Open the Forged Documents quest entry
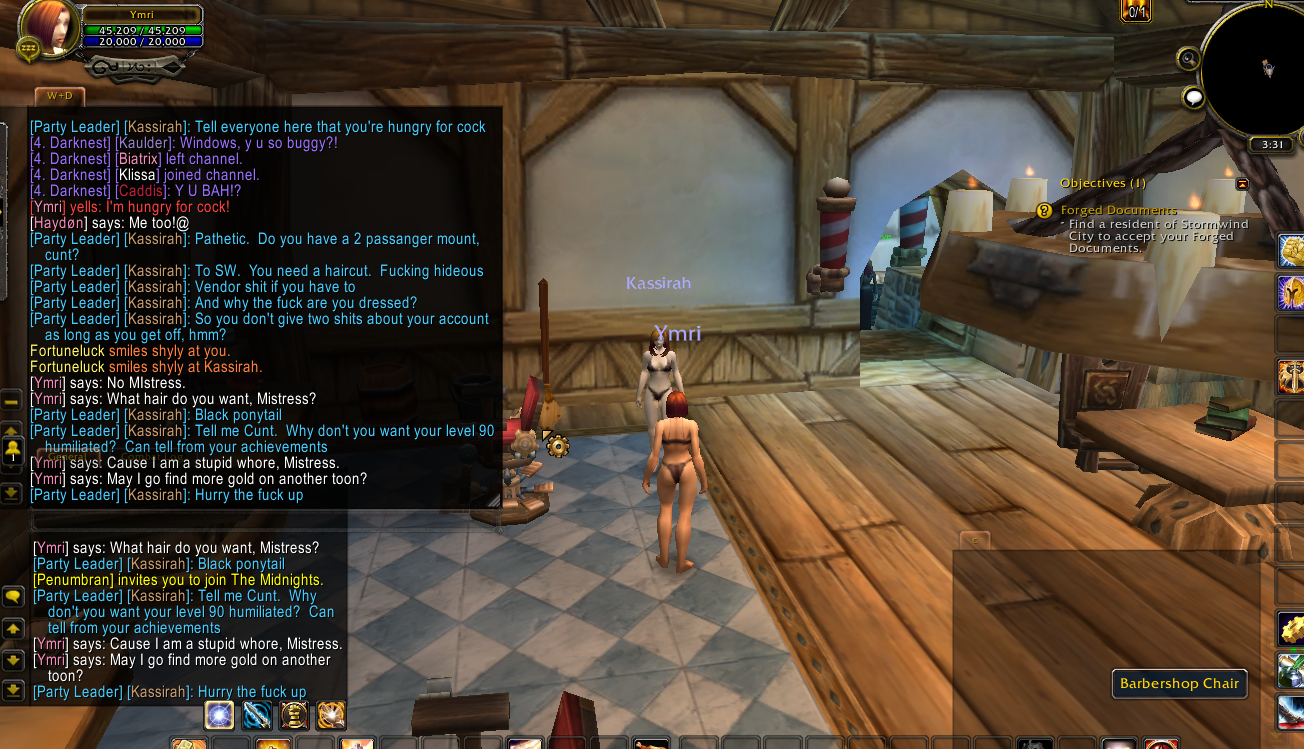 coord(1119,210)
